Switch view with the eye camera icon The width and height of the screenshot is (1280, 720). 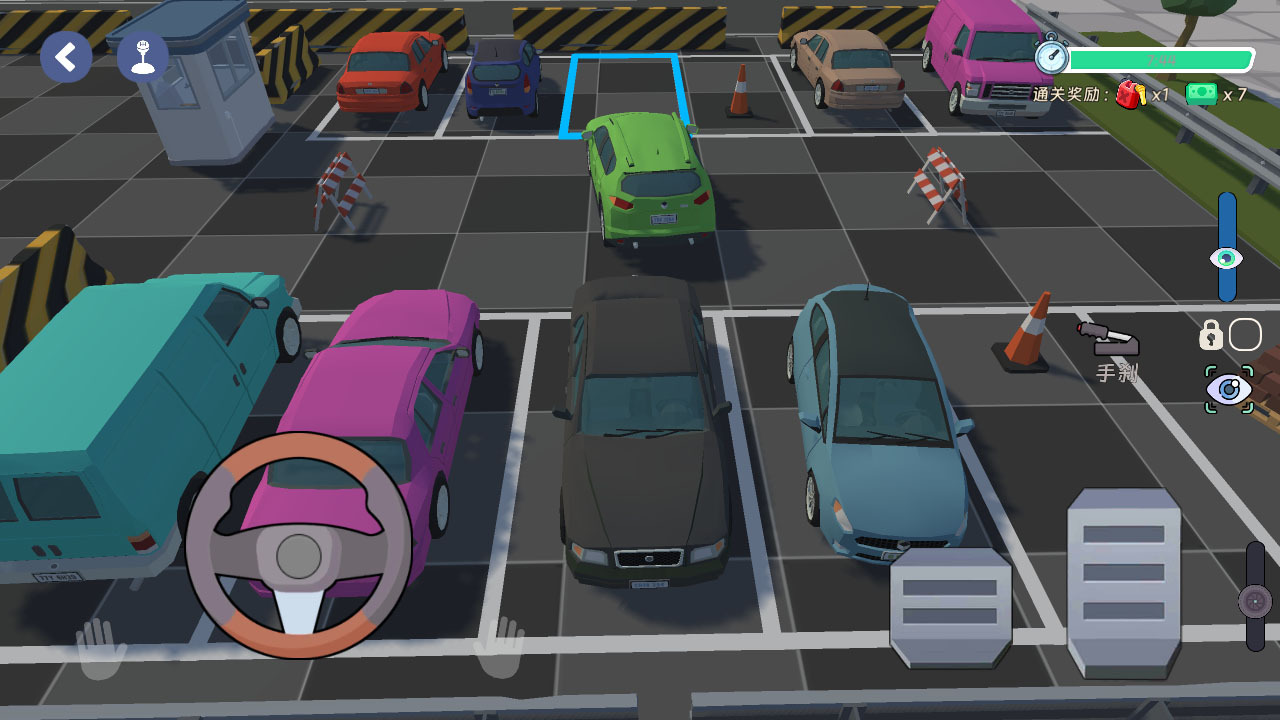pyautogui.click(x=1229, y=389)
